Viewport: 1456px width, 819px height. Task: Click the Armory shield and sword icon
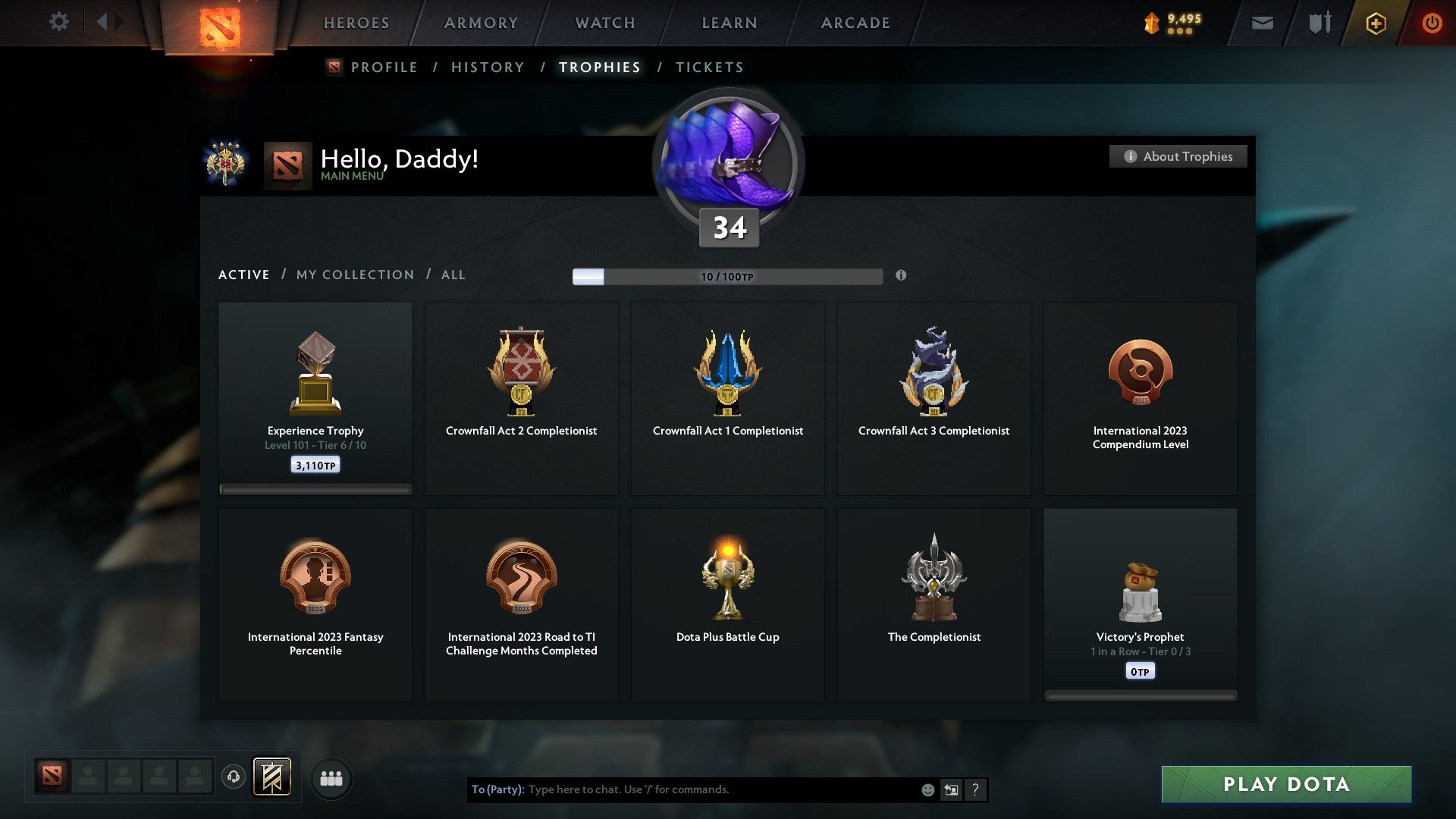(1319, 23)
